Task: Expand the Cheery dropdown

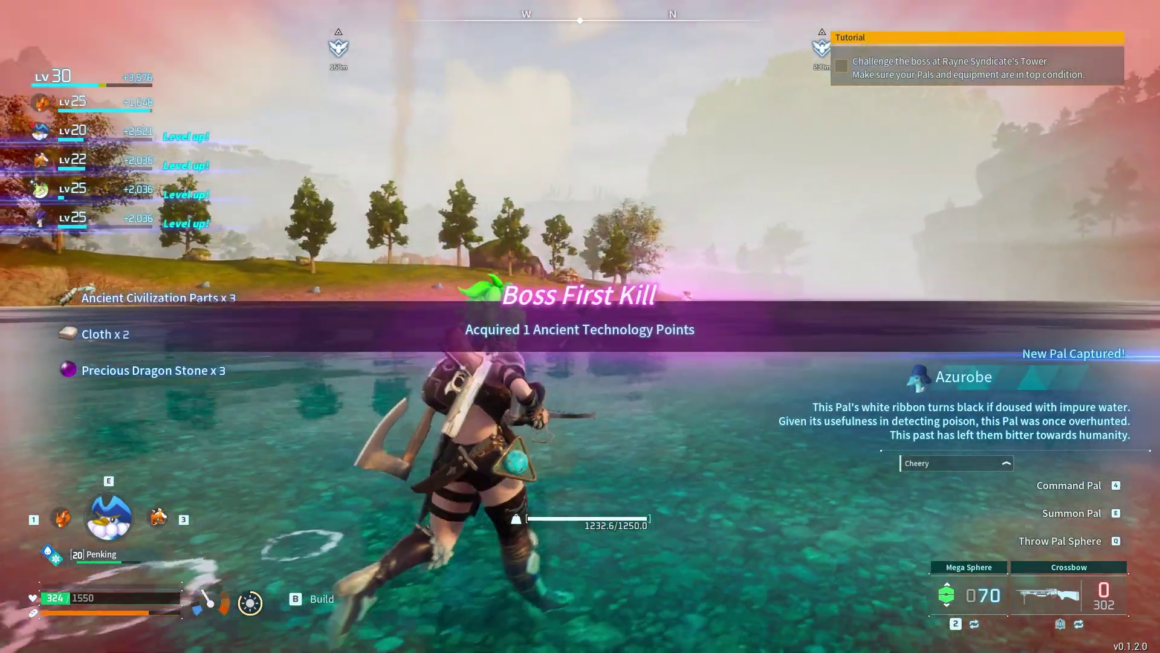Action: click(956, 463)
